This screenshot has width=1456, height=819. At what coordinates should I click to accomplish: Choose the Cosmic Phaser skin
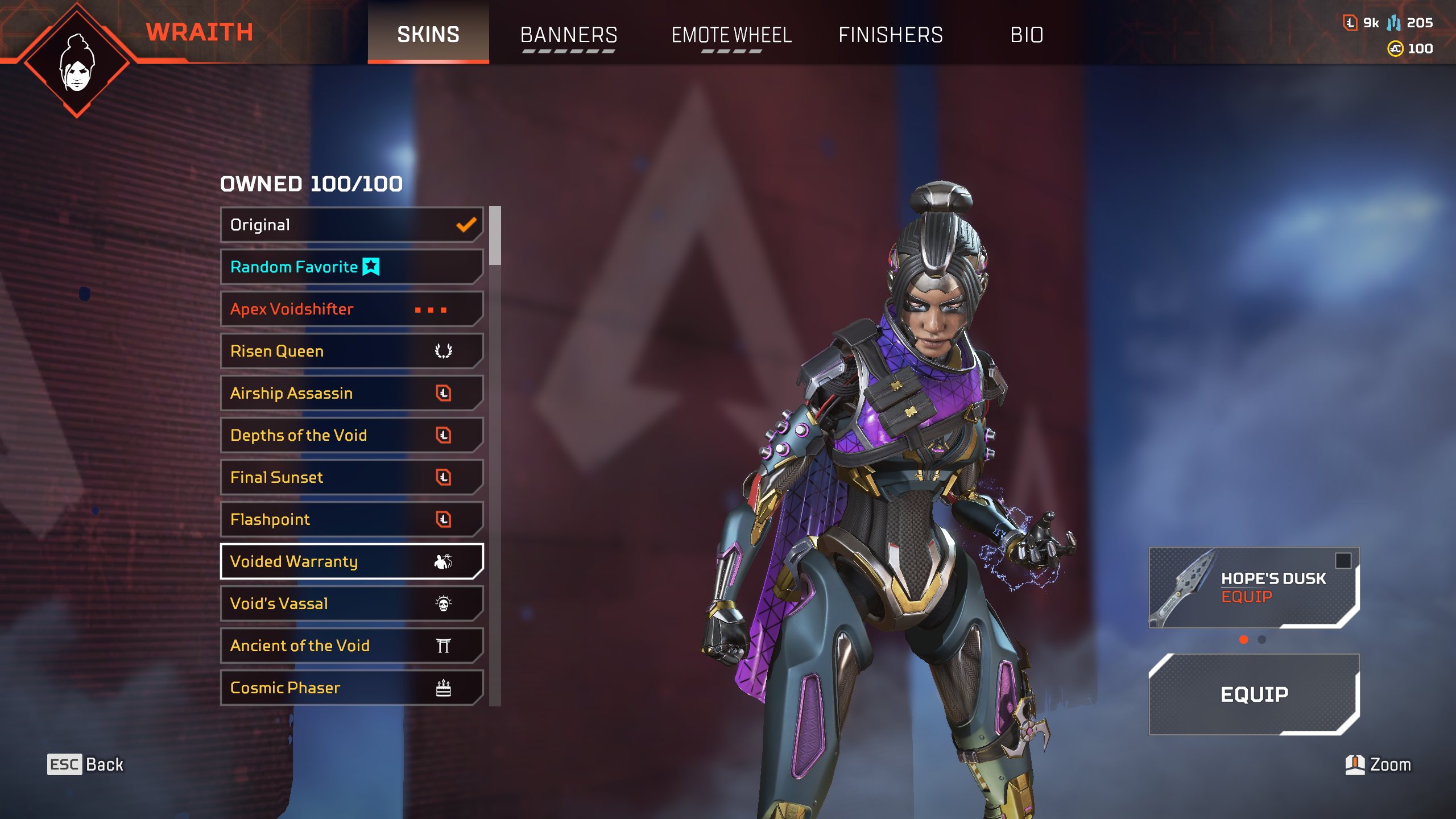click(x=351, y=688)
